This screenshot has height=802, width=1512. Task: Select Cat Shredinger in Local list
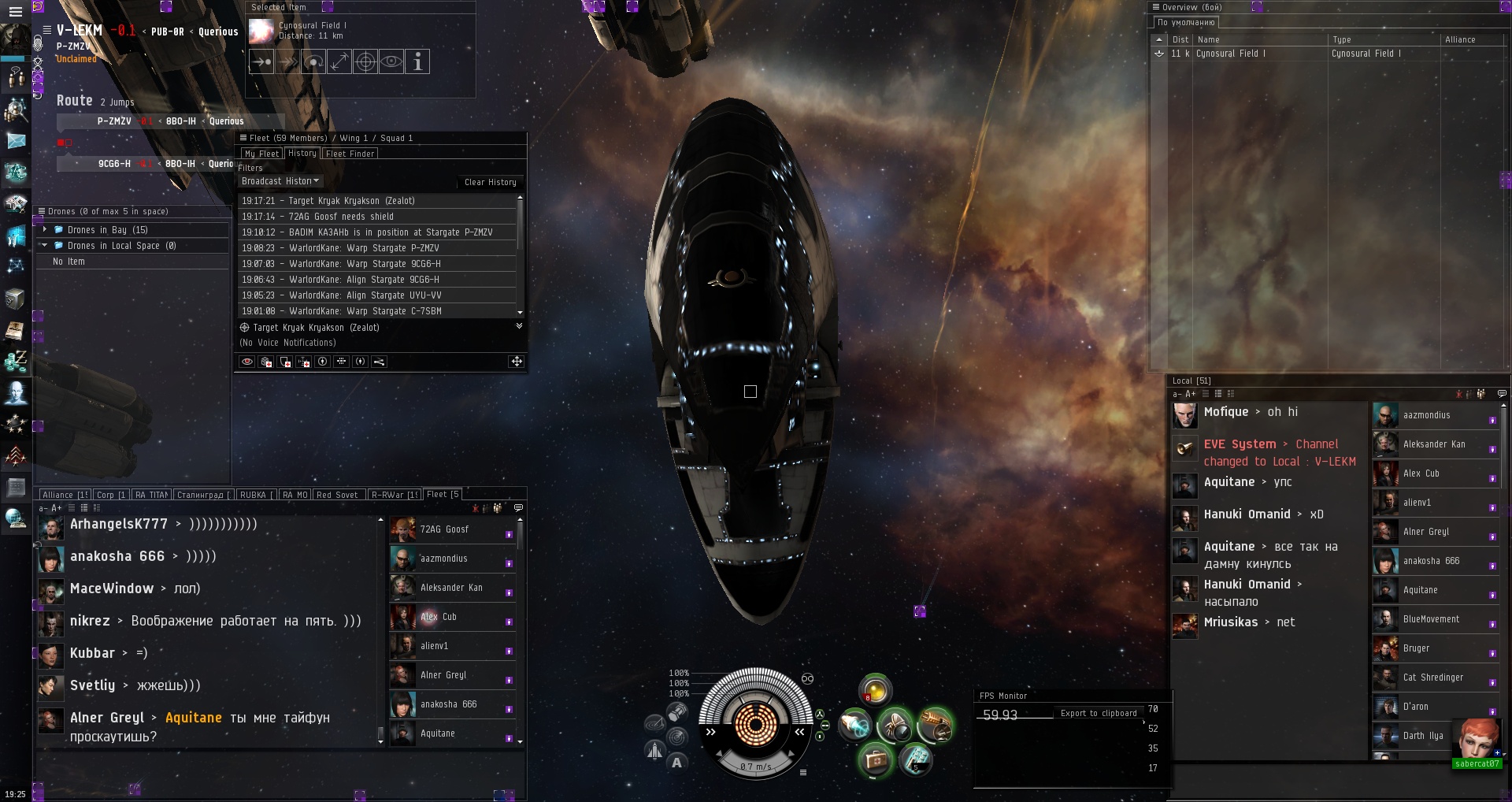pyautogui.click(x=1432, y=678)
